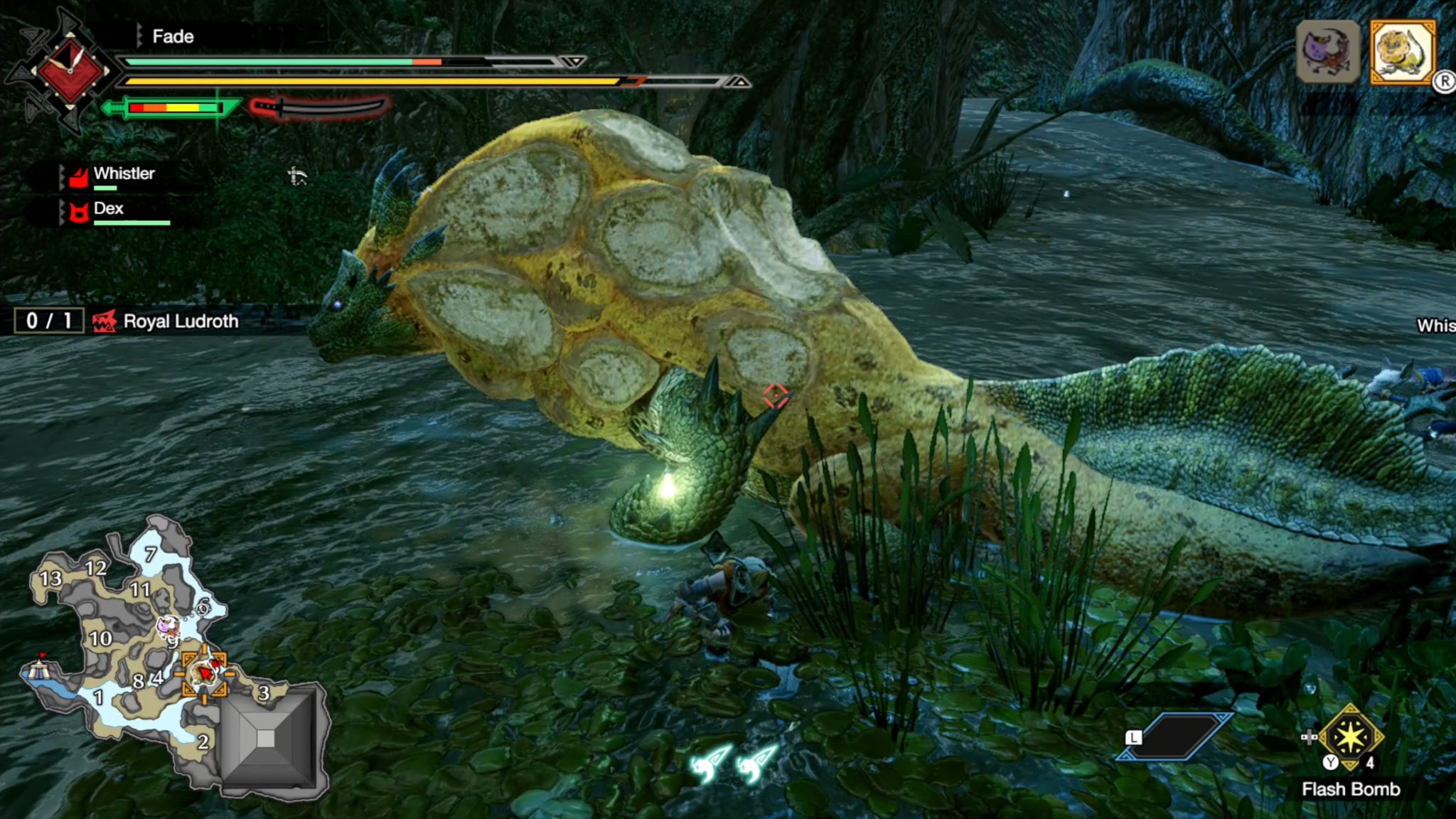This screenshot has height=819, width=1456.
Task: Click the Wirebug charge icons
Action: coord(732,764)
